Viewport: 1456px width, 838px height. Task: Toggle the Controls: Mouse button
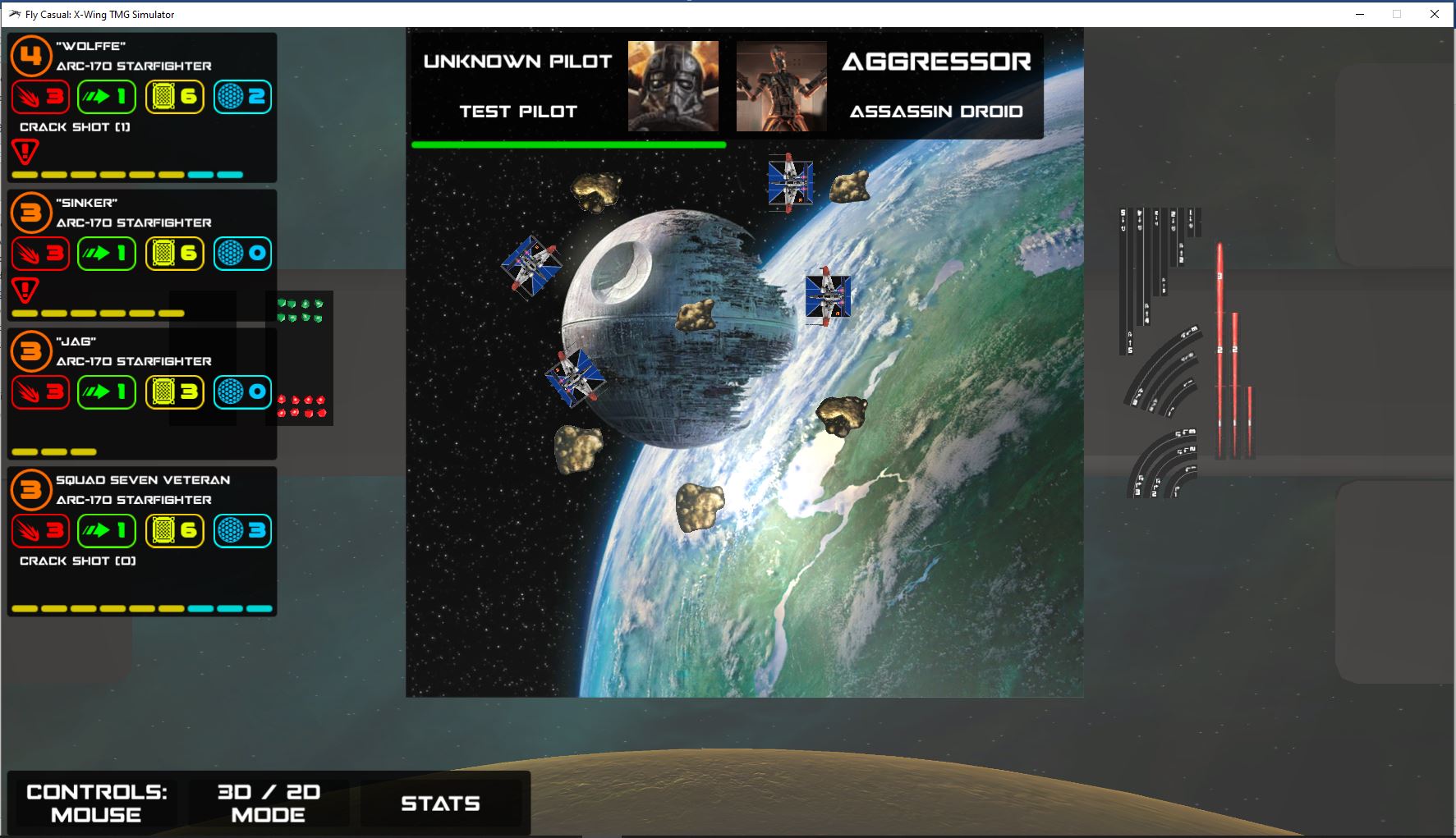coord(96,803)
